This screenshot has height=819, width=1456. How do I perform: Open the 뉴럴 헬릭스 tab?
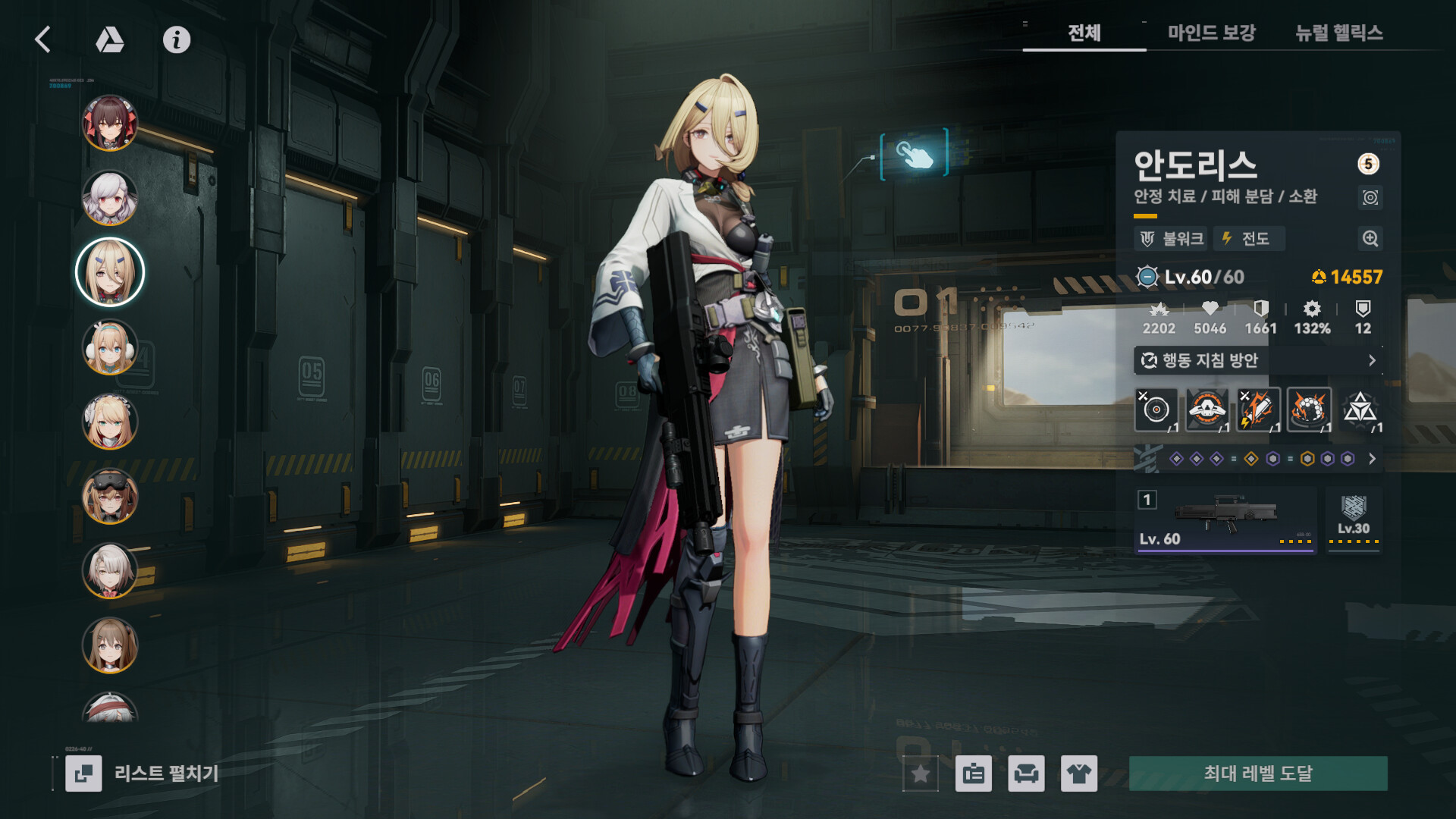(x=1338, y=33)
